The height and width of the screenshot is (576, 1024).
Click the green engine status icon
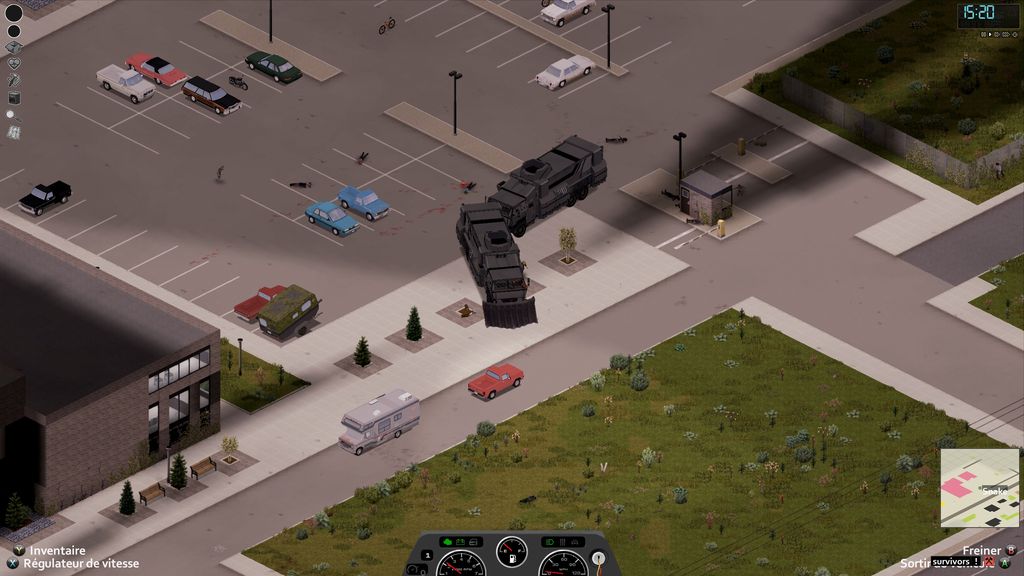[x=446, y=542]
